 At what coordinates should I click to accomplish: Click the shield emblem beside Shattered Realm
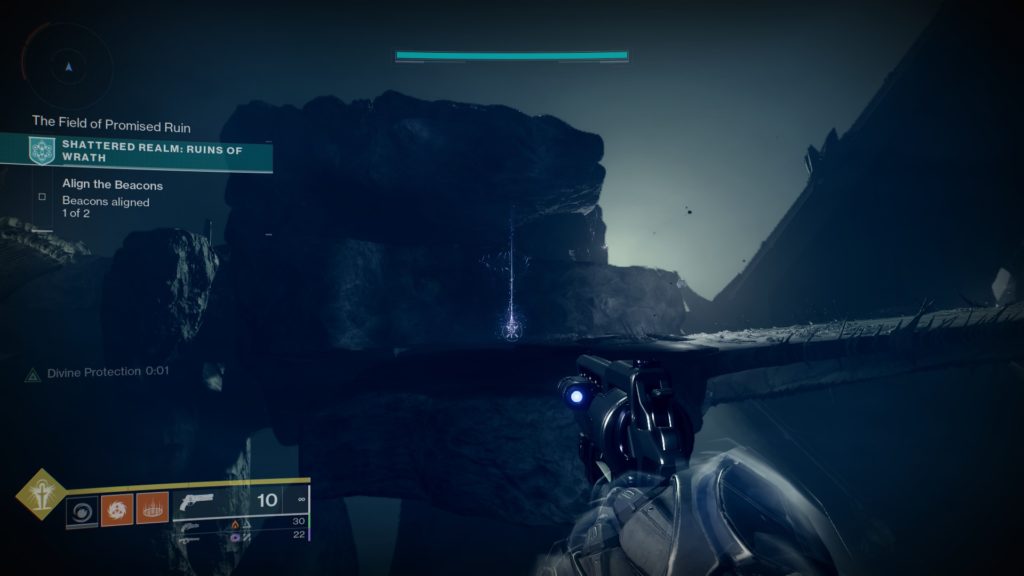click(41, 151)
